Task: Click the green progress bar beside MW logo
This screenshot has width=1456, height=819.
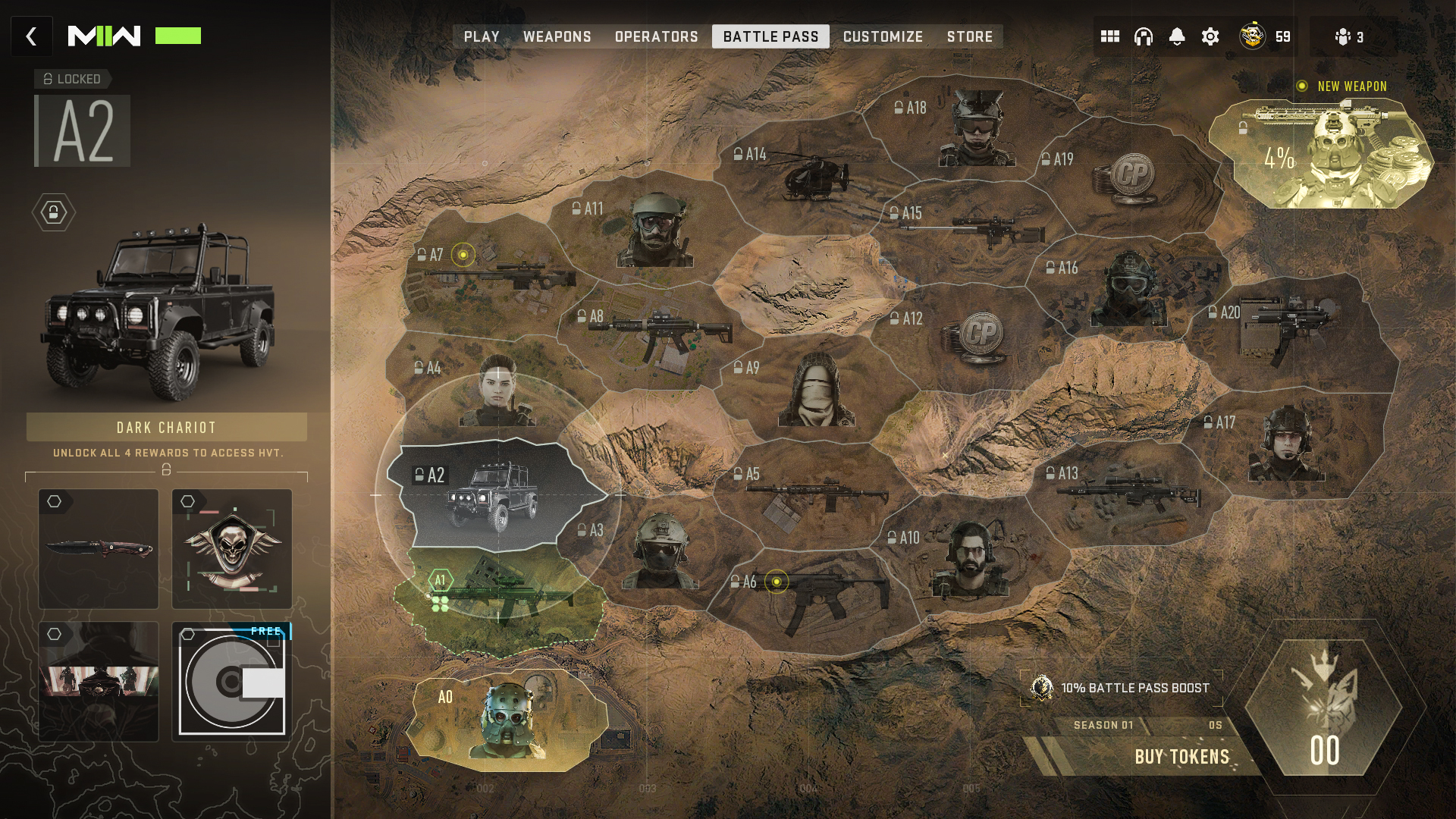Action: 178,35
